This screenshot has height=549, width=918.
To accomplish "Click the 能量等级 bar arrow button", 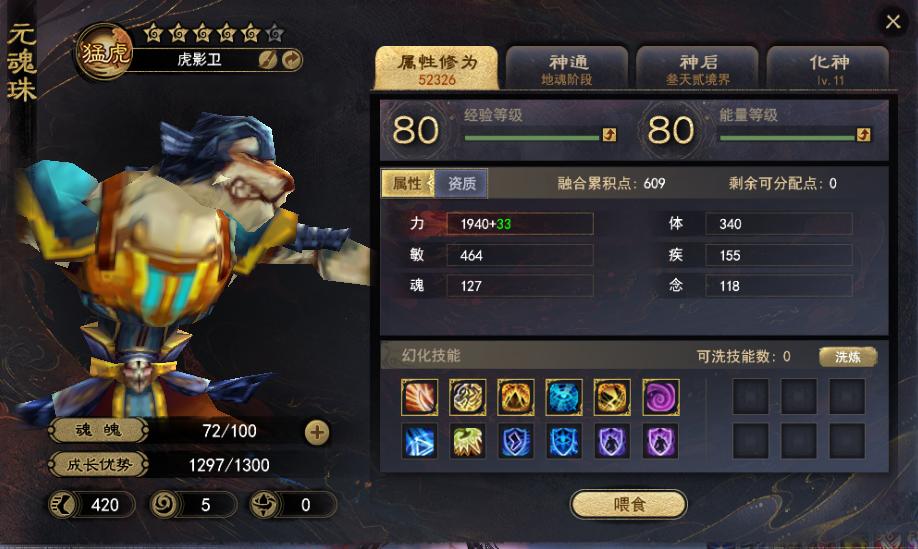I will tap(864, 135).
